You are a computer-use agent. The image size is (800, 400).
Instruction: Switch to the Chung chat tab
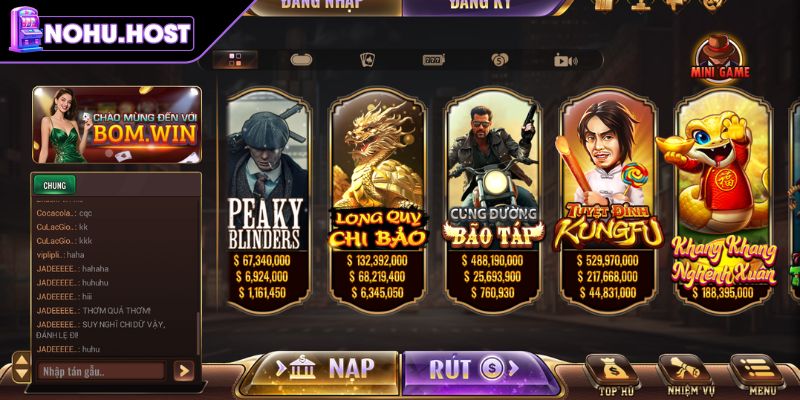tap(55, 185)
